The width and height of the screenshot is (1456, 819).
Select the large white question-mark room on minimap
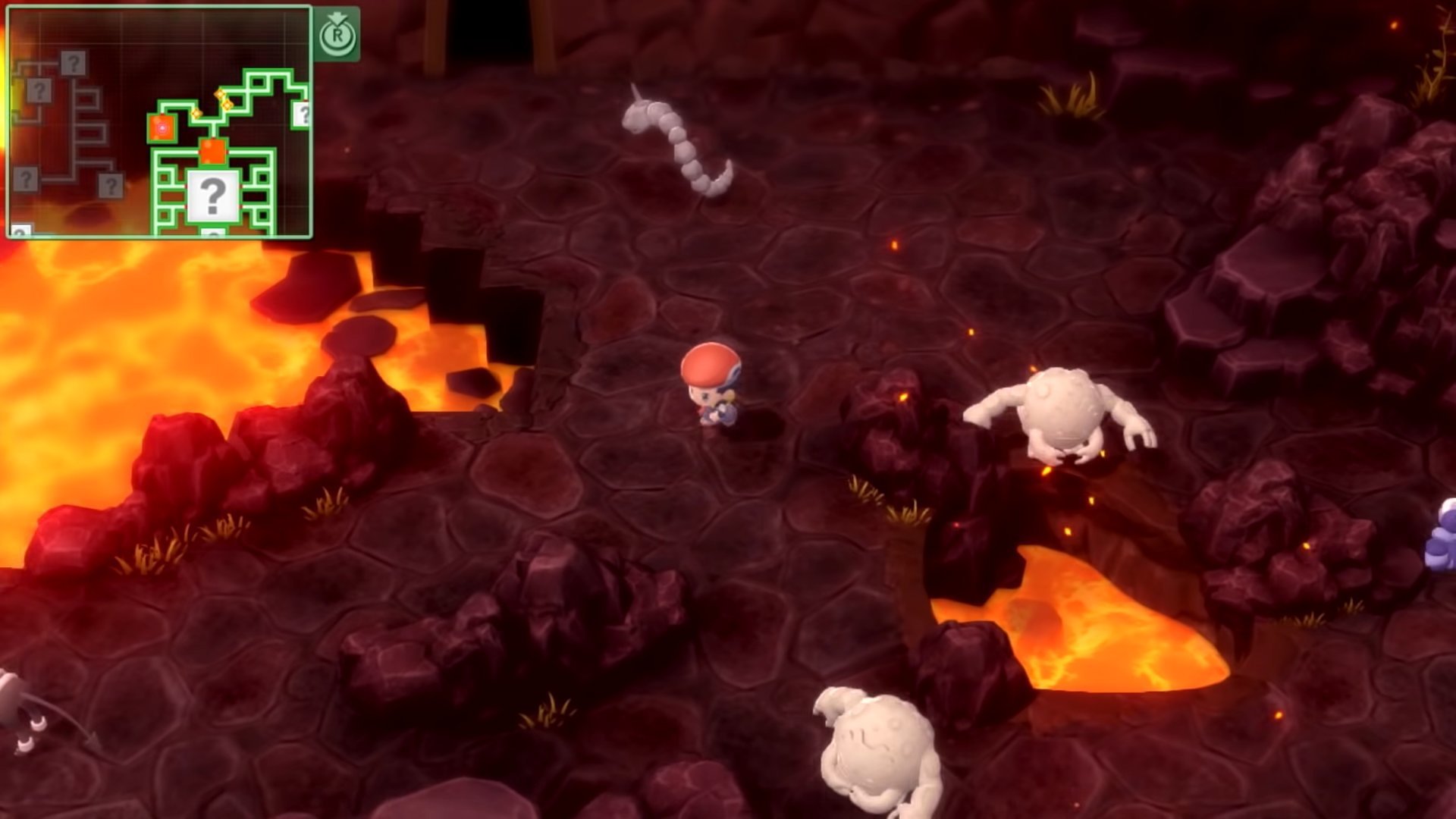pos(213,196)
